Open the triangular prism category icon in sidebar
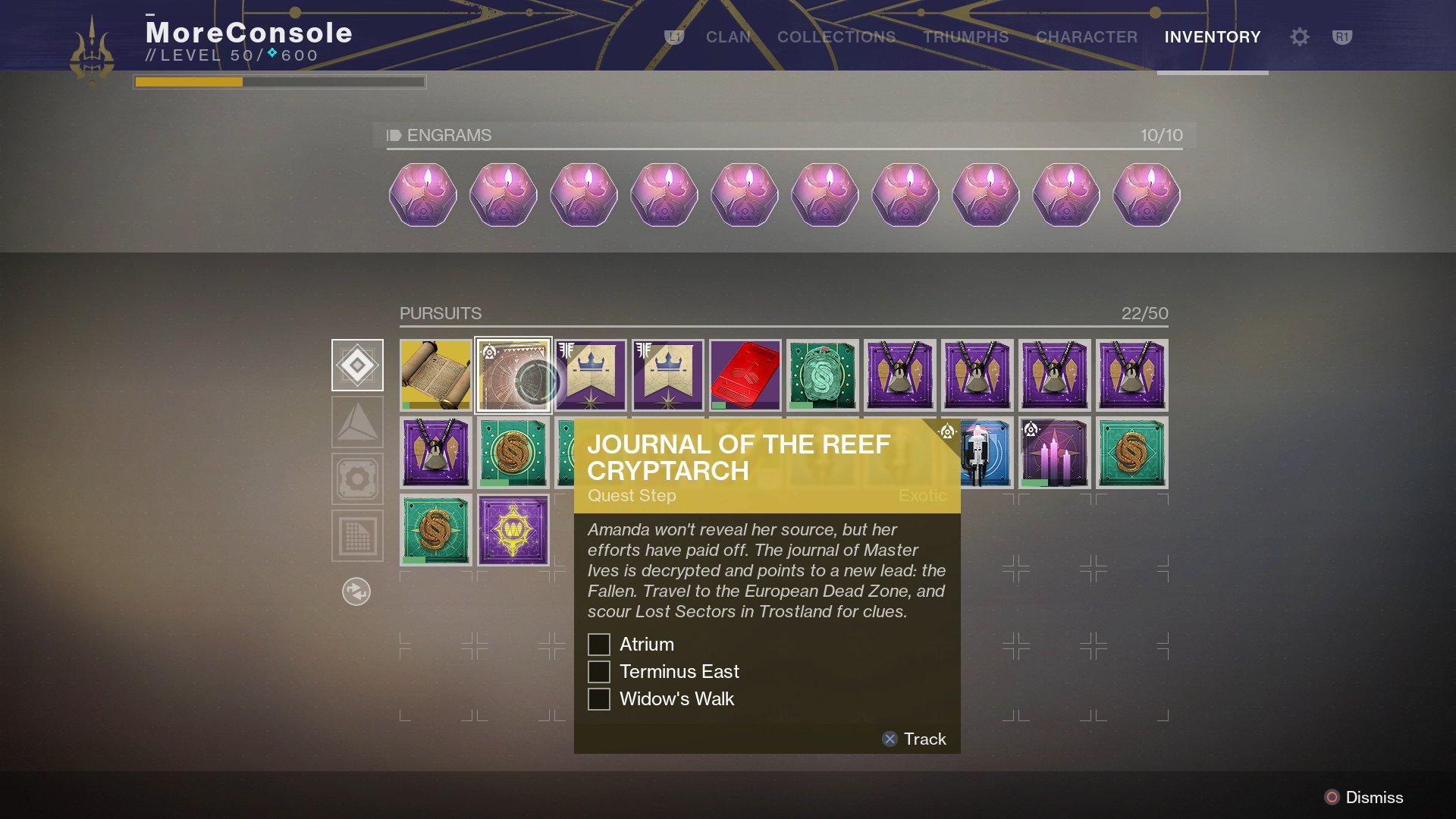The image size is (1456, 819). coord(357,422)
